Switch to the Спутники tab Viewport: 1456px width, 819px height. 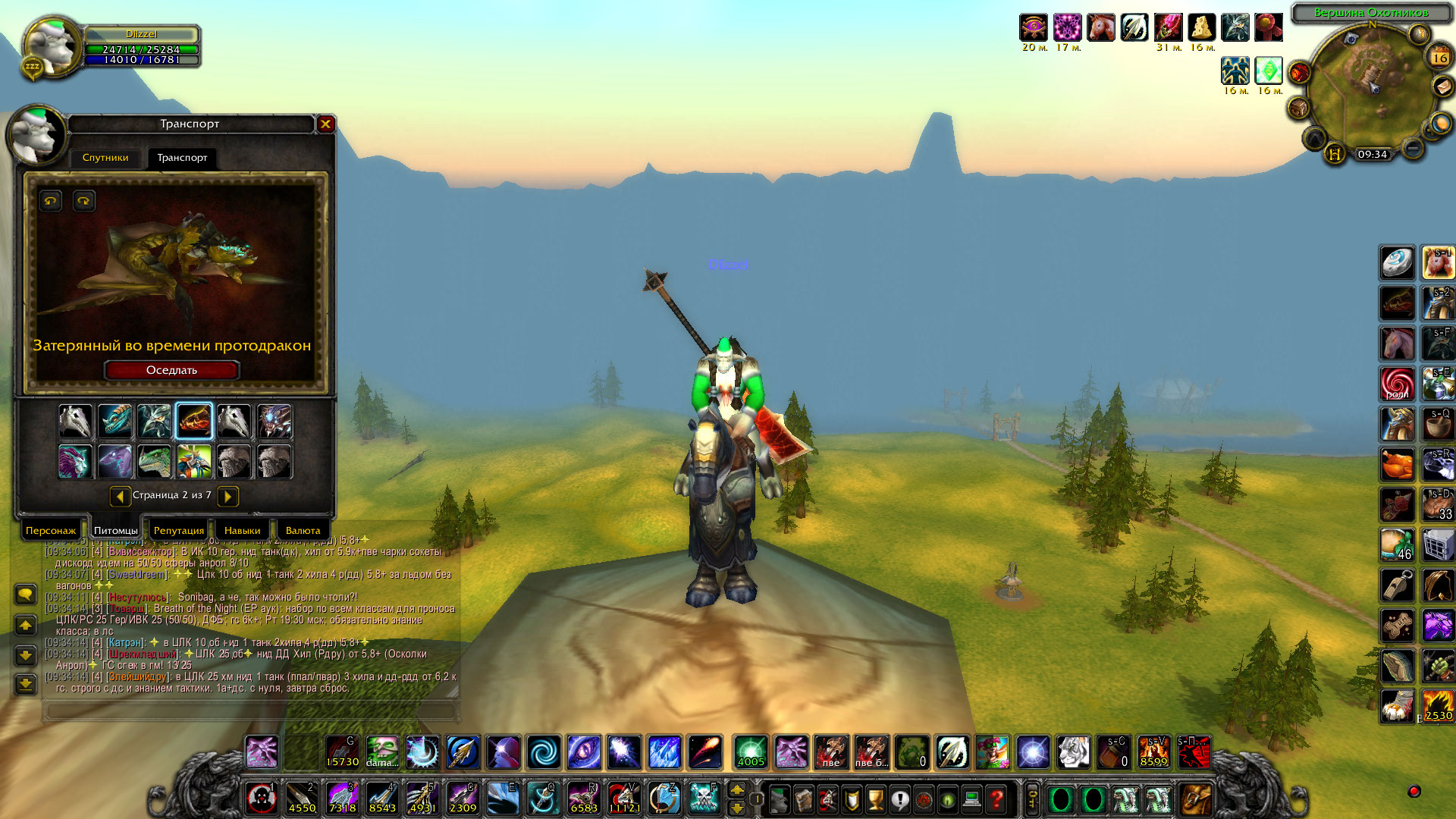pyautogui.click(x=105, y=158)
